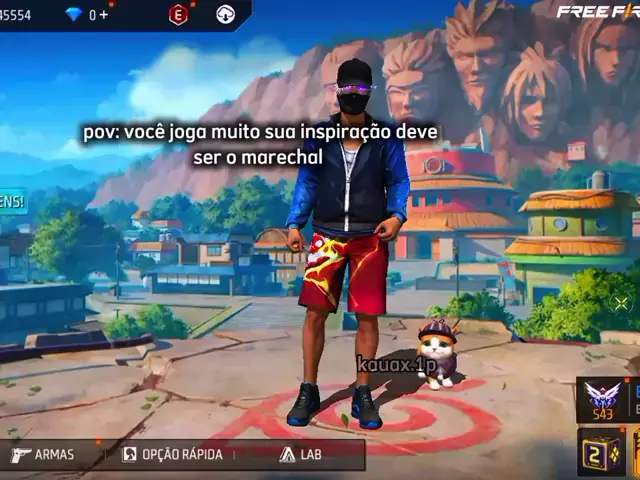Screen dimensions: 640x480
Task: Open the red hexagon E badge
Action: point(179,14)
